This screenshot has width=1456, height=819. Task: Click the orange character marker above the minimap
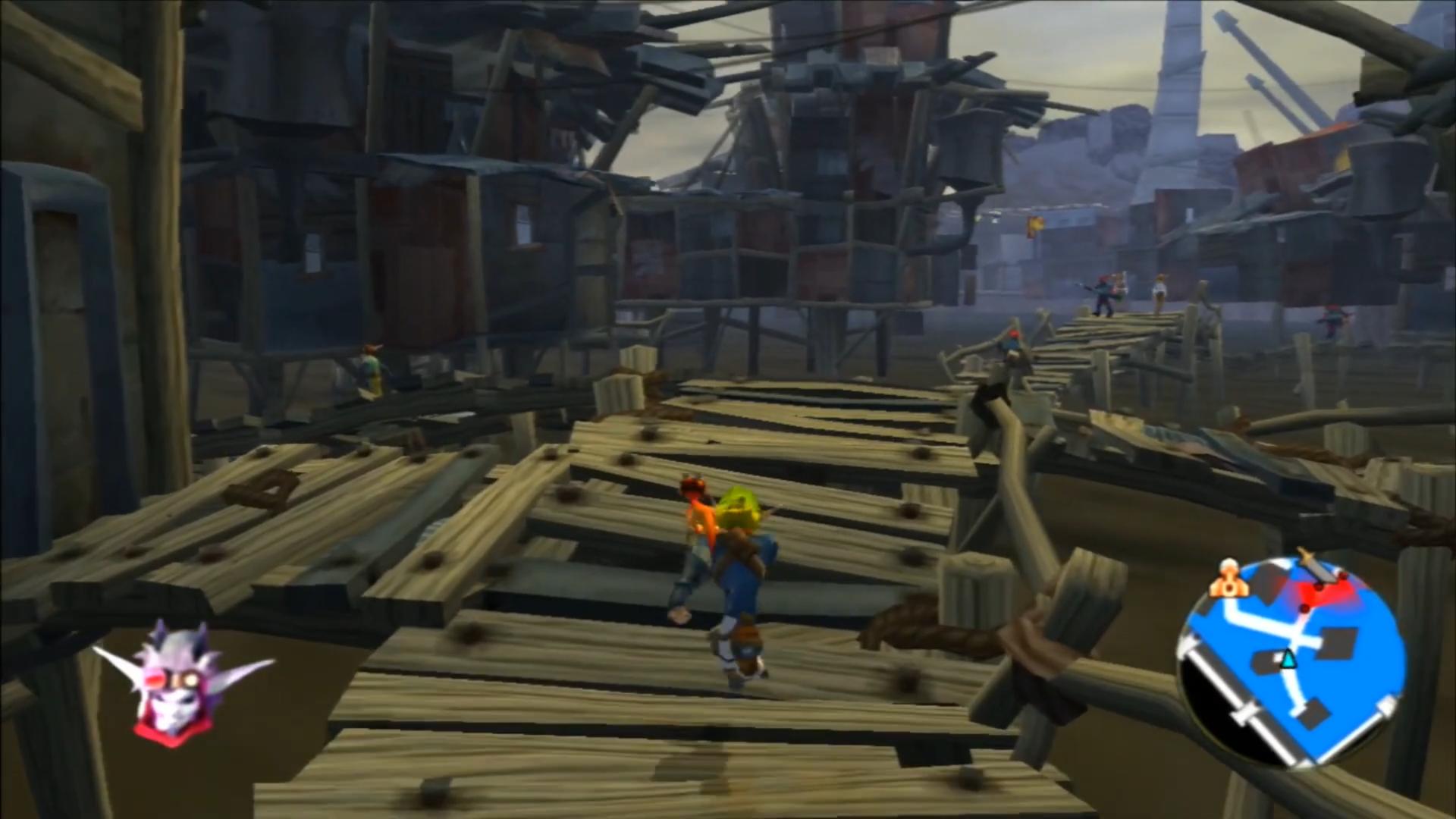click(1228, 584)
